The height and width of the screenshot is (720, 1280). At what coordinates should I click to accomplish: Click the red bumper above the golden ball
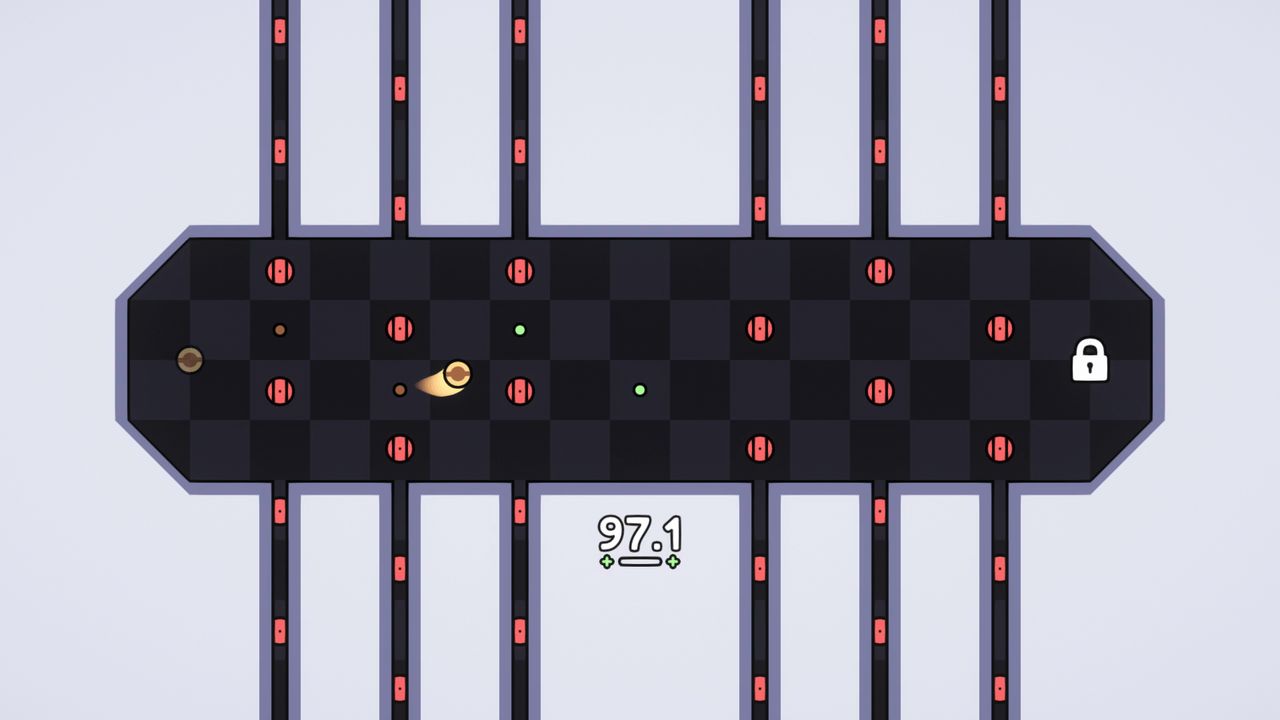(x=398, y=328)
